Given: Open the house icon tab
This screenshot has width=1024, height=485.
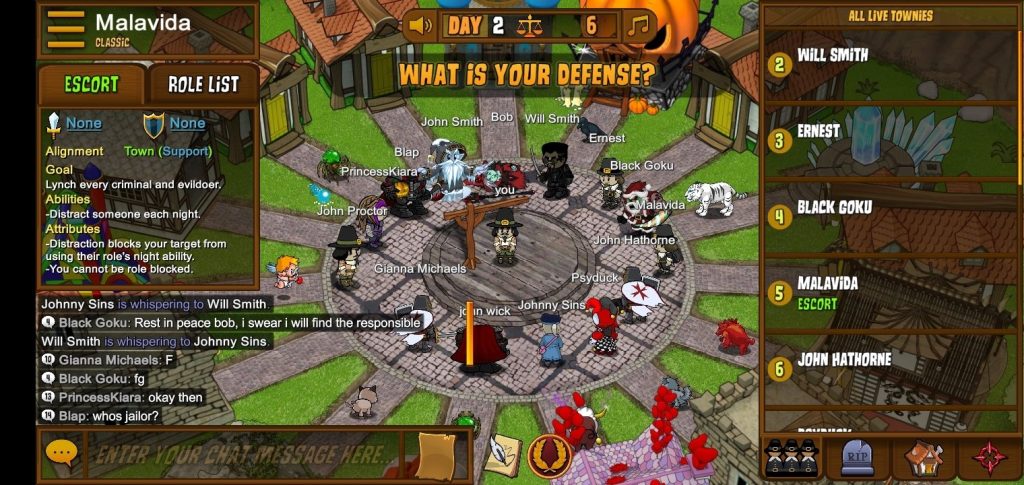Looking at the screenshot, I should point(923,457).
